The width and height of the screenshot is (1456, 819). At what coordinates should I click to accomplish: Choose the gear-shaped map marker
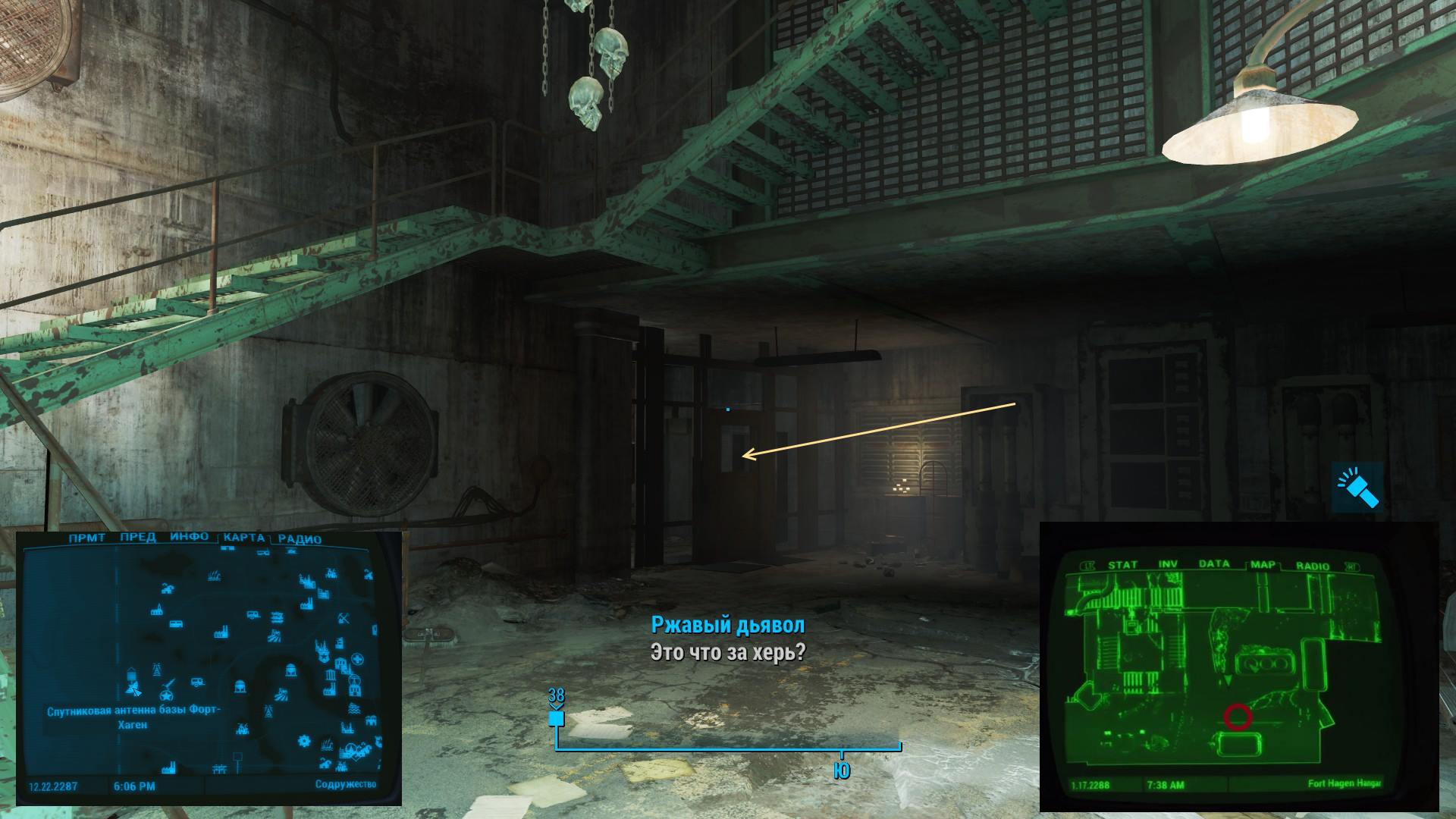pos(305,740)
